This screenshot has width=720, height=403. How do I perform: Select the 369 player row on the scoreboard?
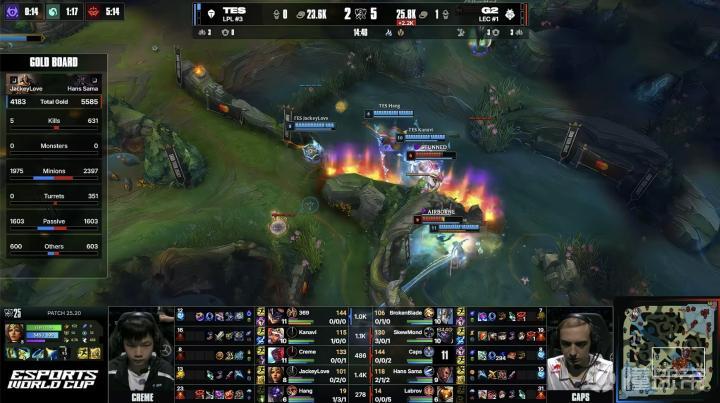click(x=310, y=314)
